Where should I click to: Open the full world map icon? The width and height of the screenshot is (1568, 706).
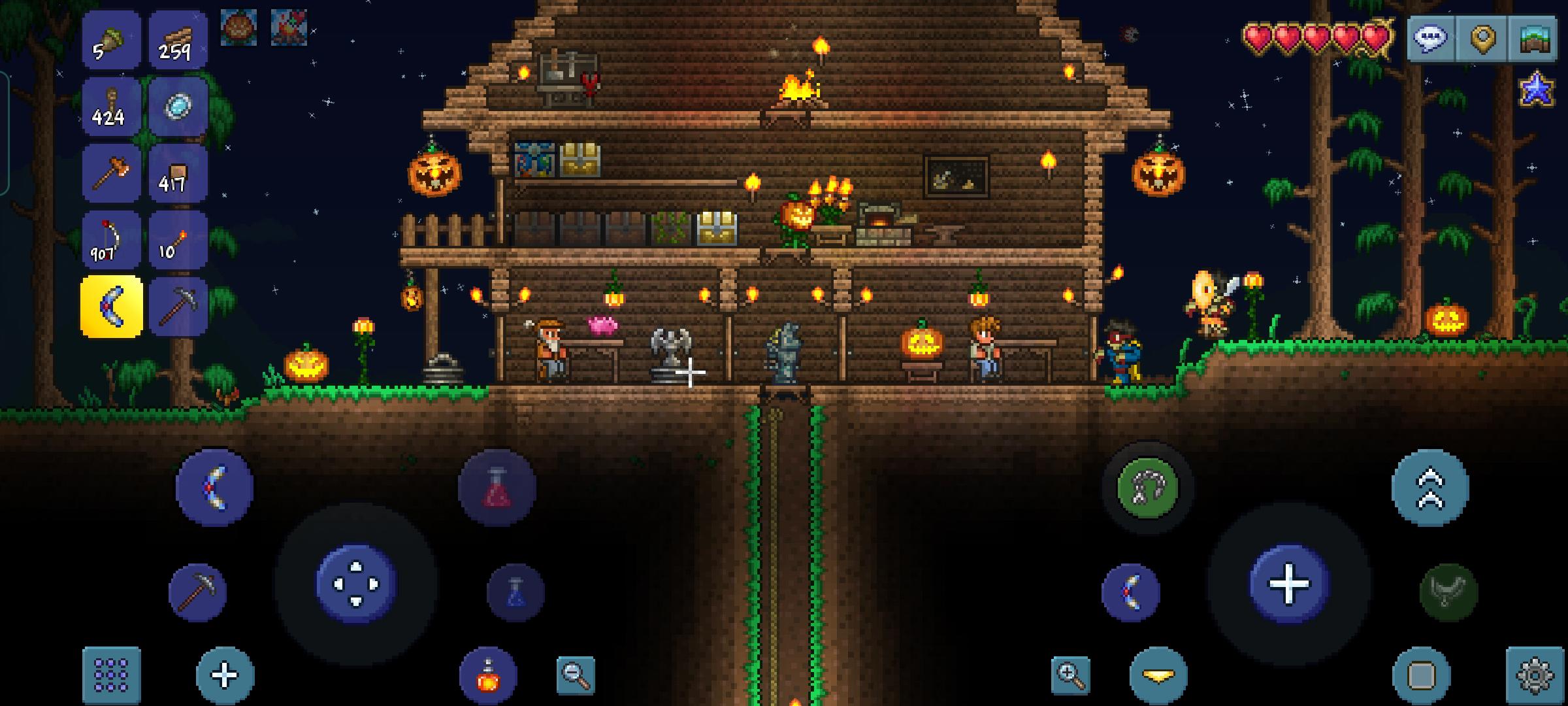pyautogui.click(x=1535, y=39)
